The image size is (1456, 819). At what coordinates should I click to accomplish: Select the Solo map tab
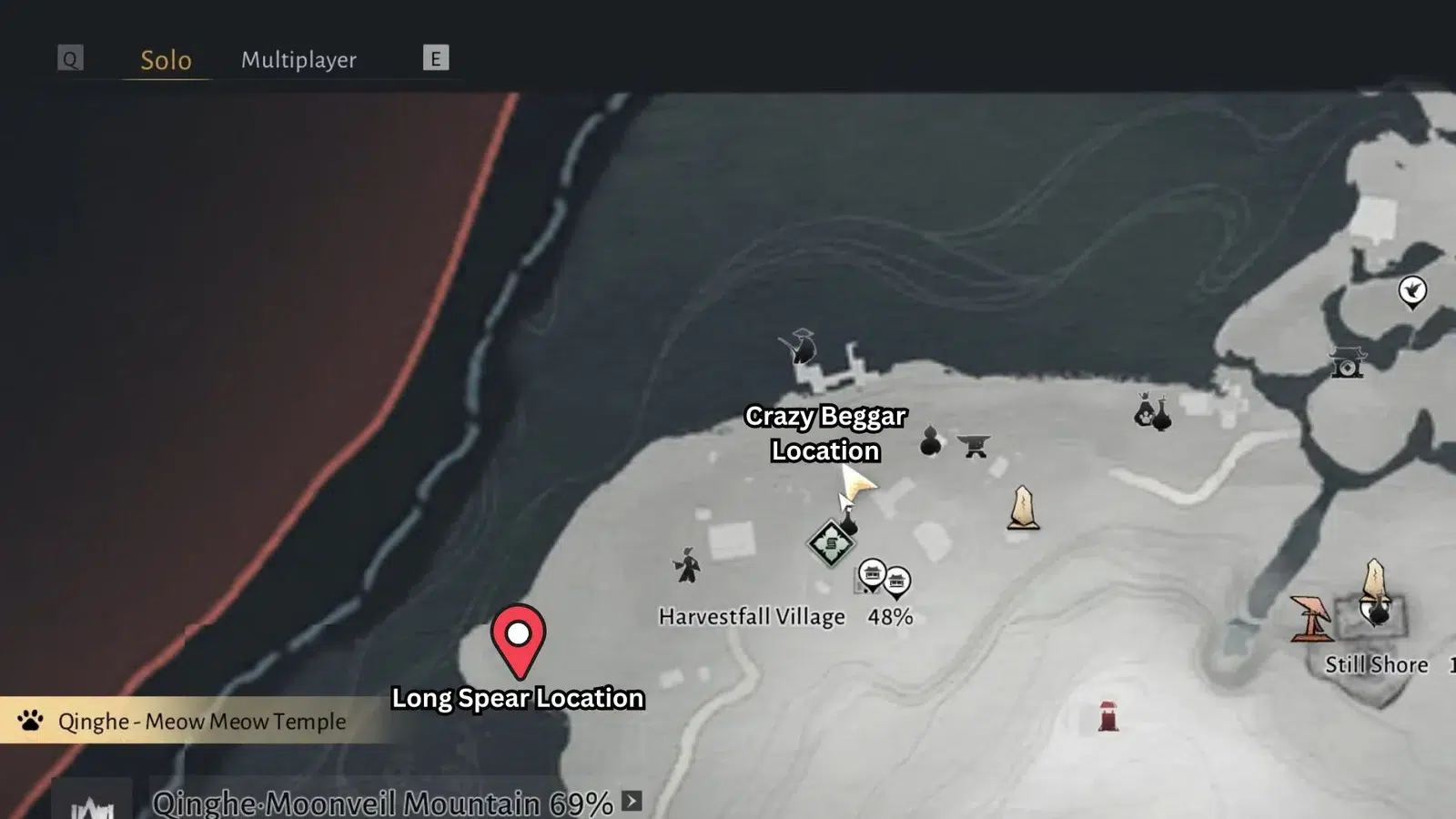[166, 60]
